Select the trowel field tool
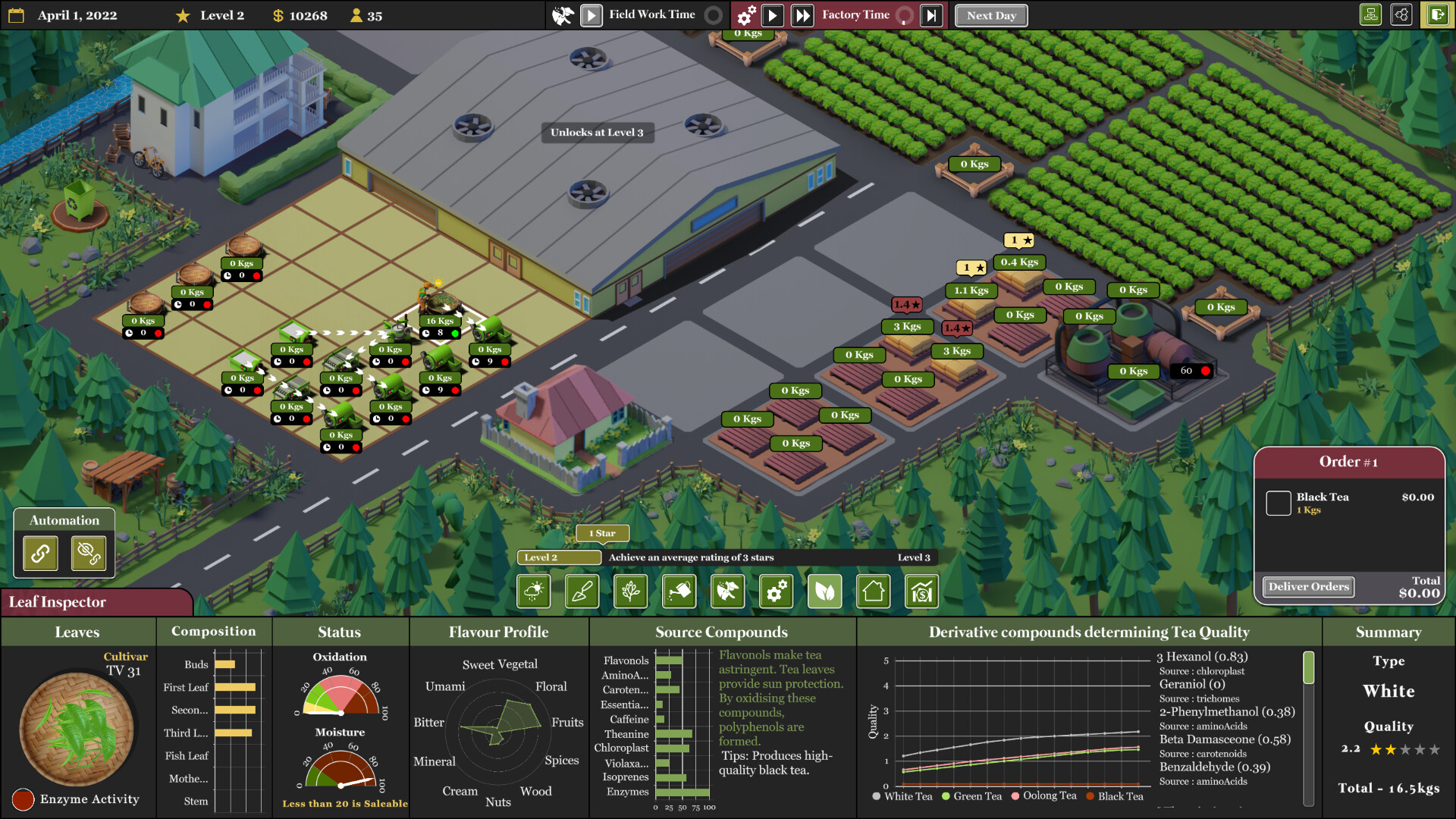Viewport: 1456px width, 819px height. point(582,591)
